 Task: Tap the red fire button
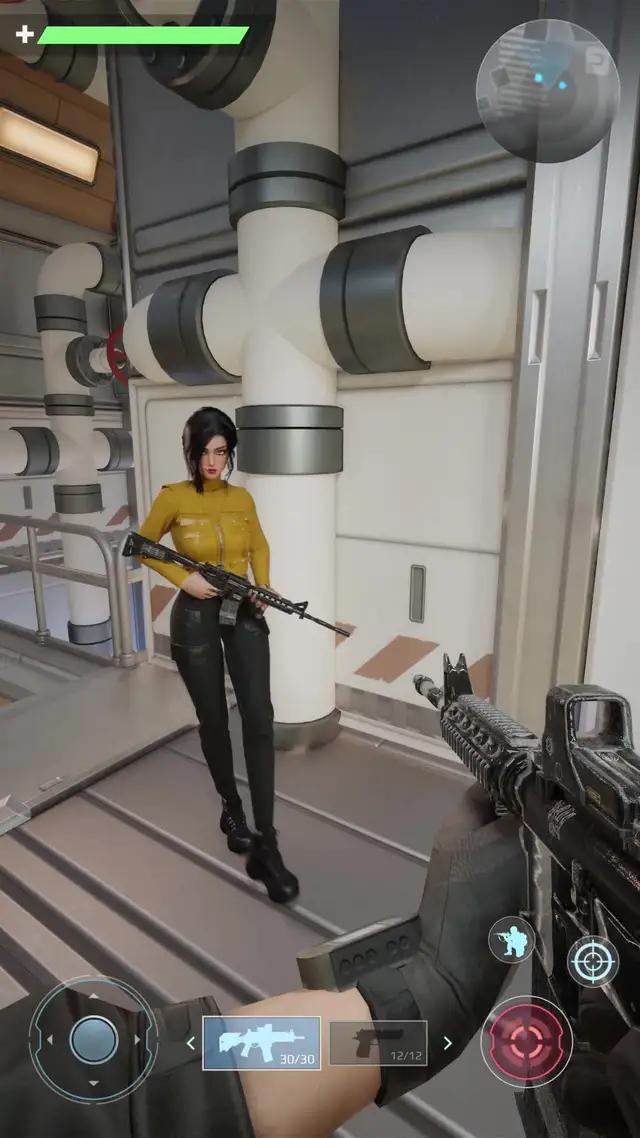526,1041
